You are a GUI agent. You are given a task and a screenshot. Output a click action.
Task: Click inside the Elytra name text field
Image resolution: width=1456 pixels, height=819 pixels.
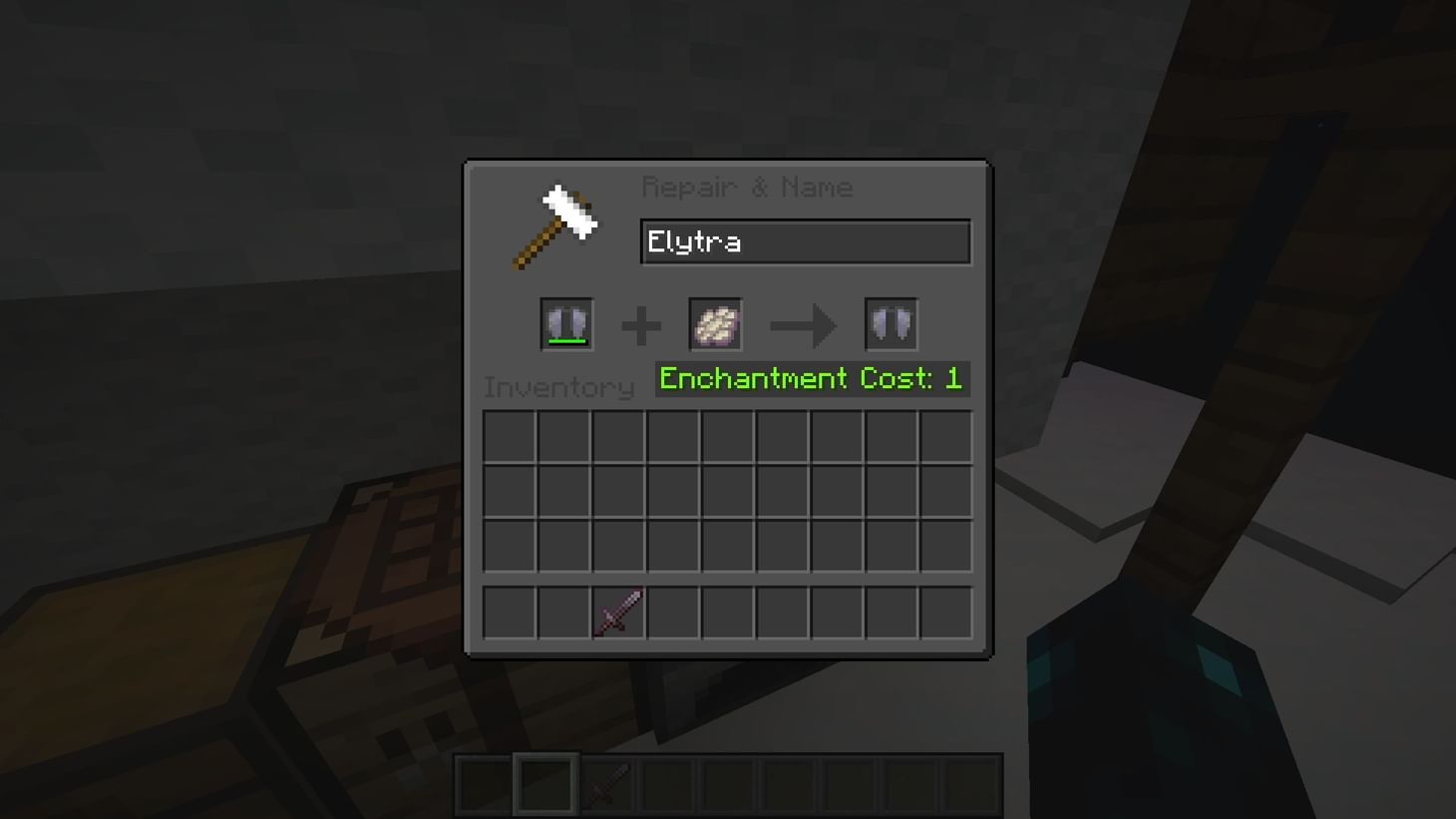click(x=805, y=241)
